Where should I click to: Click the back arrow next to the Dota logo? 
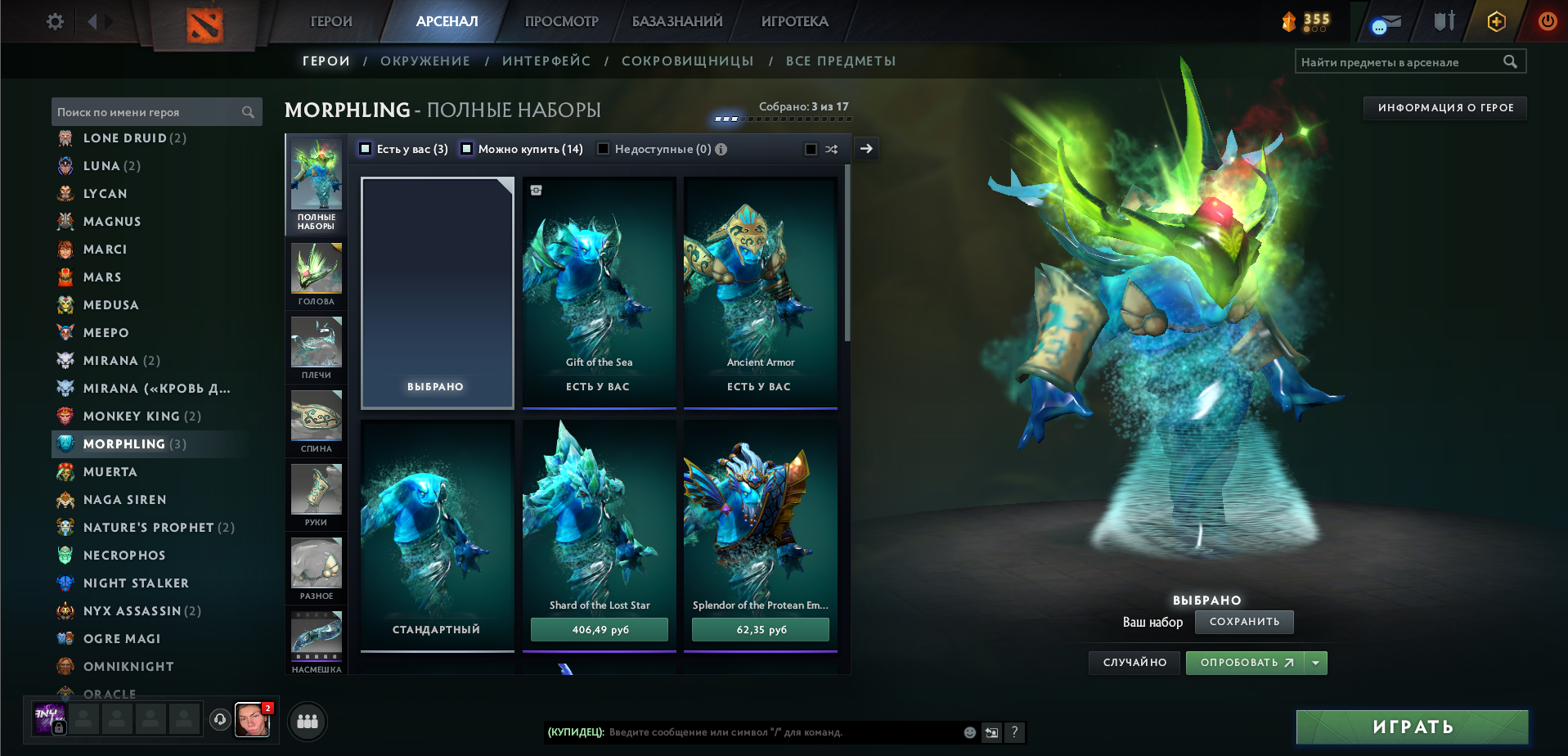point(92,21)
